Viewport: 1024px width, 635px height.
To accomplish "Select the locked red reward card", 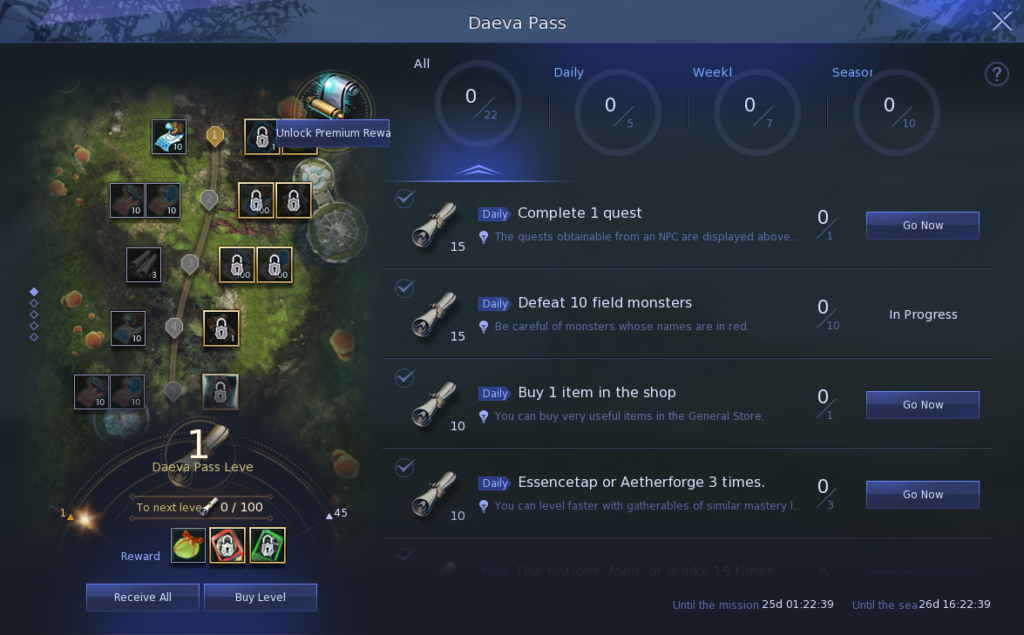I will (227, 546).
